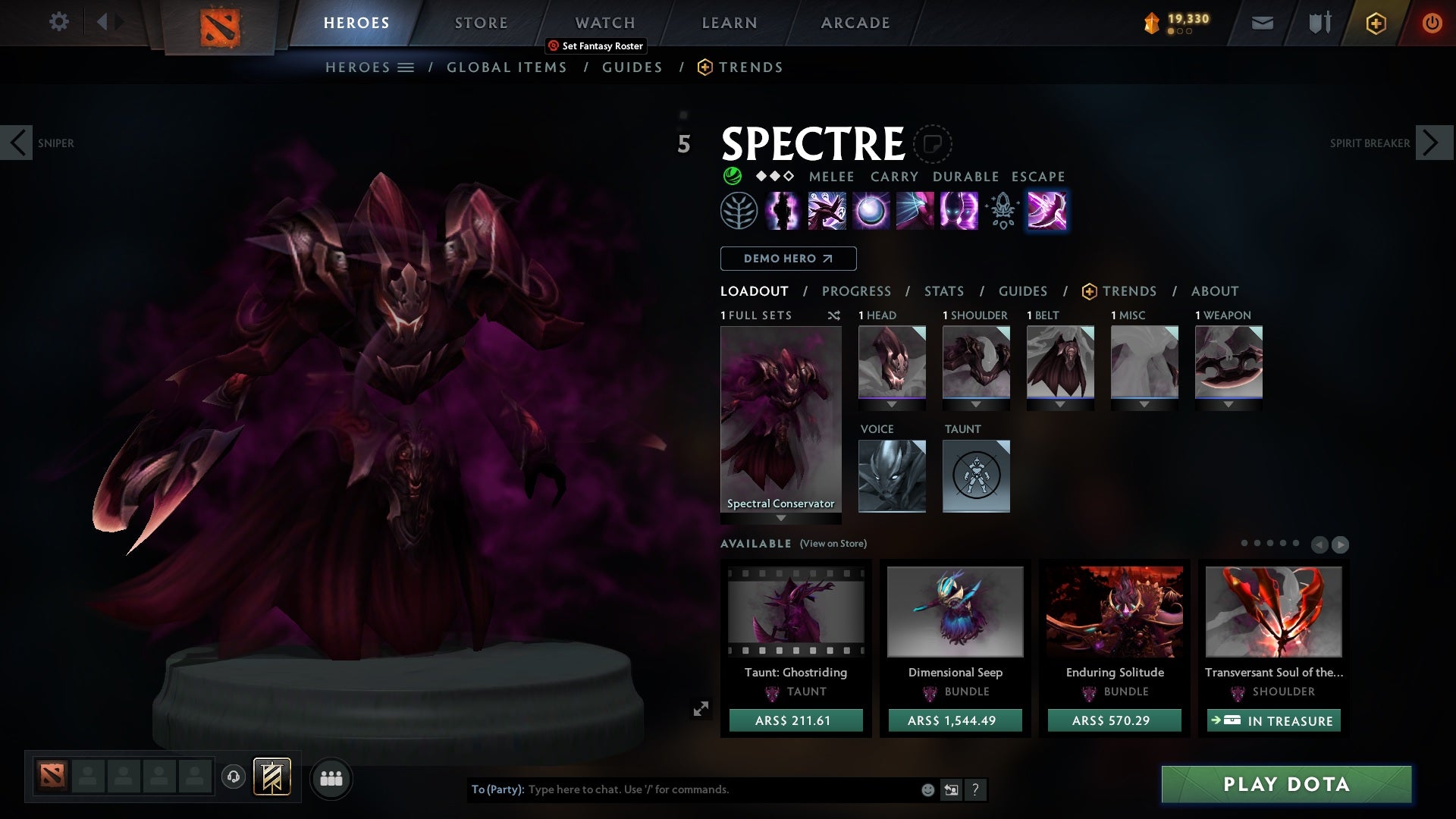Click the Dota Plus hexagon icon
The width and height of the screenshot is (1456, 819).
tap(1375, 22)
